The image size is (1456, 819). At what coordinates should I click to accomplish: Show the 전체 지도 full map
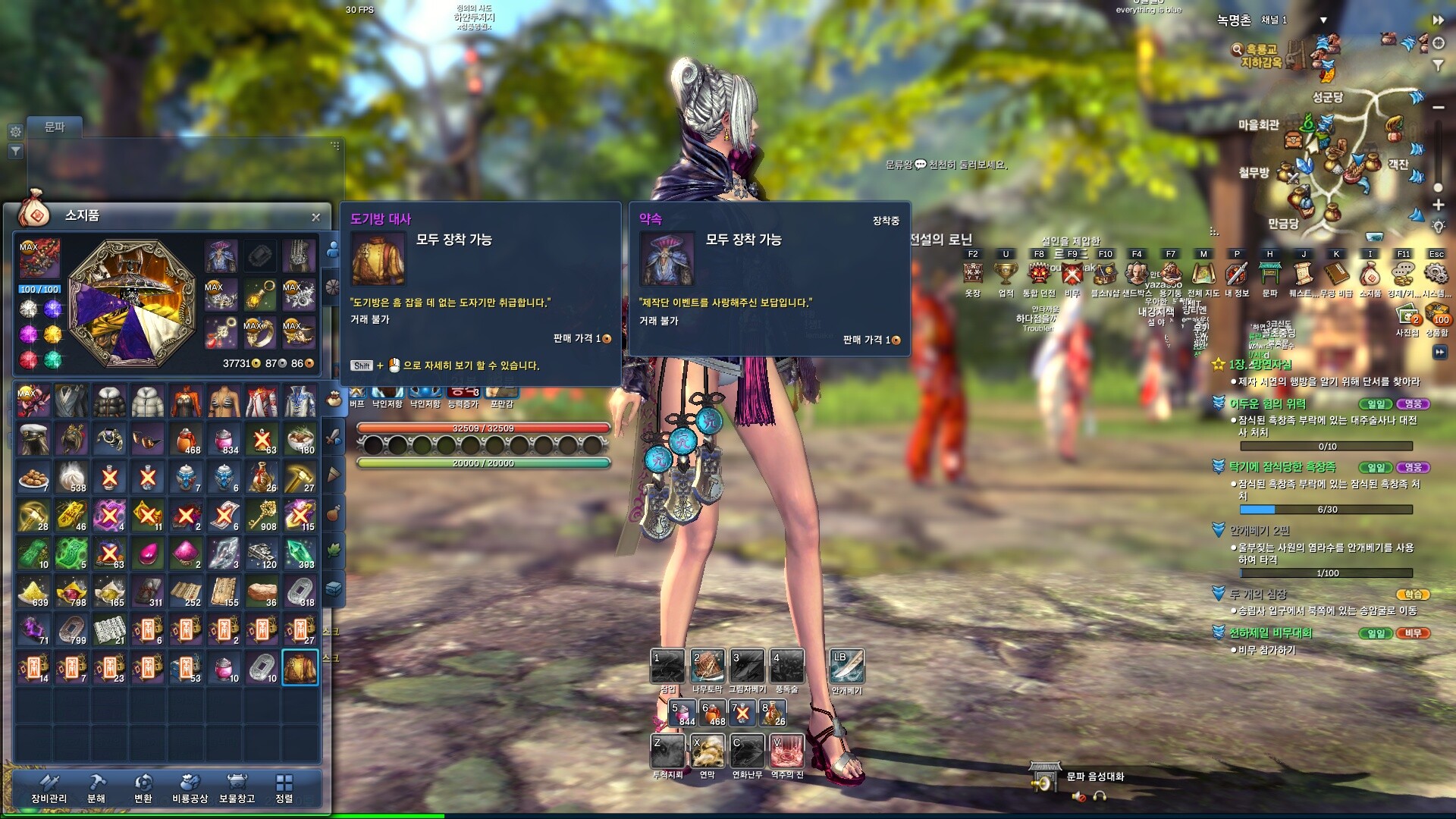pyautogui.click(x=1203, y=274)
